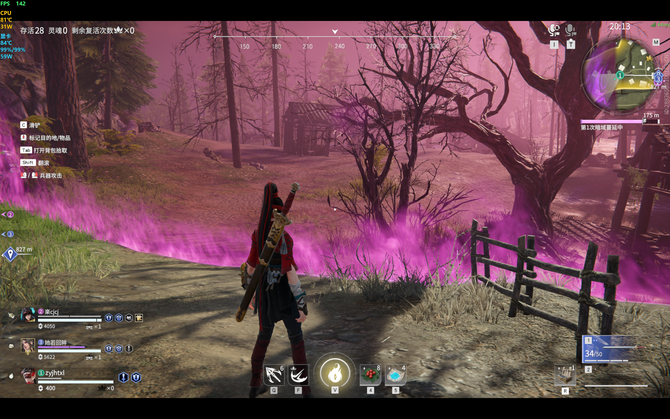The height and width of the screenshot is (419, 670).
Task: Select teammate zyjhtxl's portrait
Action: 28,375
